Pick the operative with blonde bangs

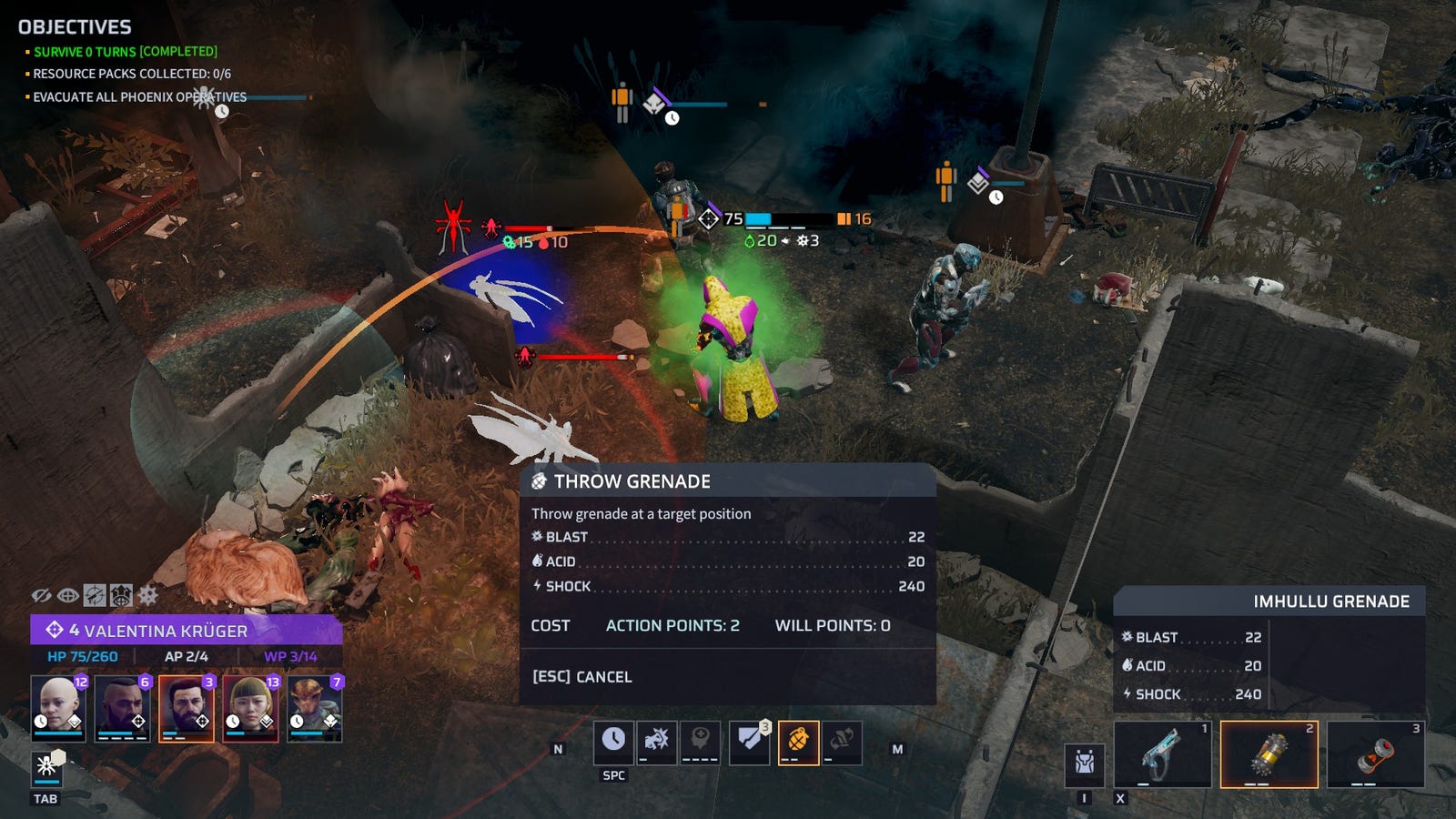tap(250, 708)
